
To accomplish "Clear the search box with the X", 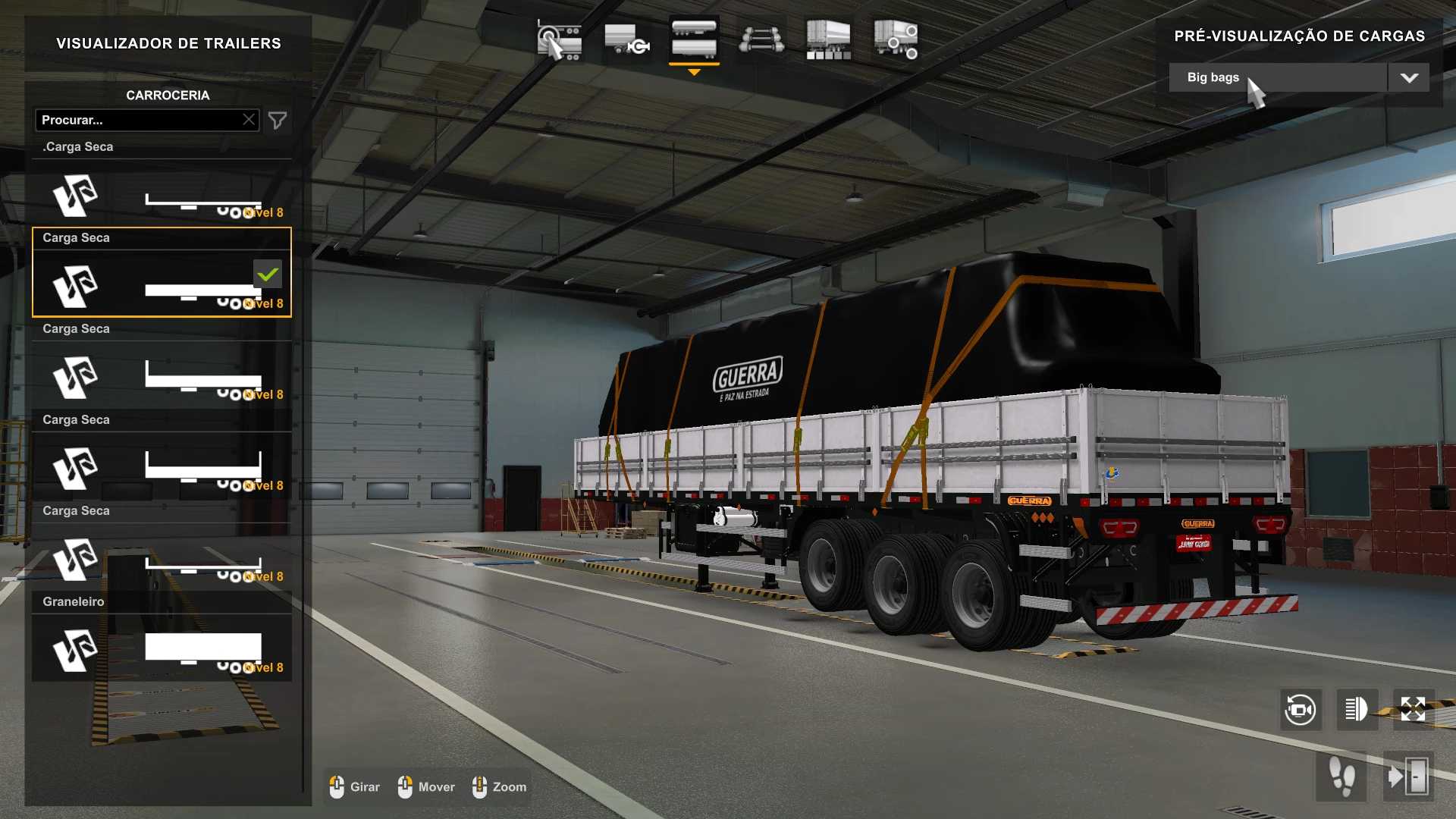I will [249, 120].
